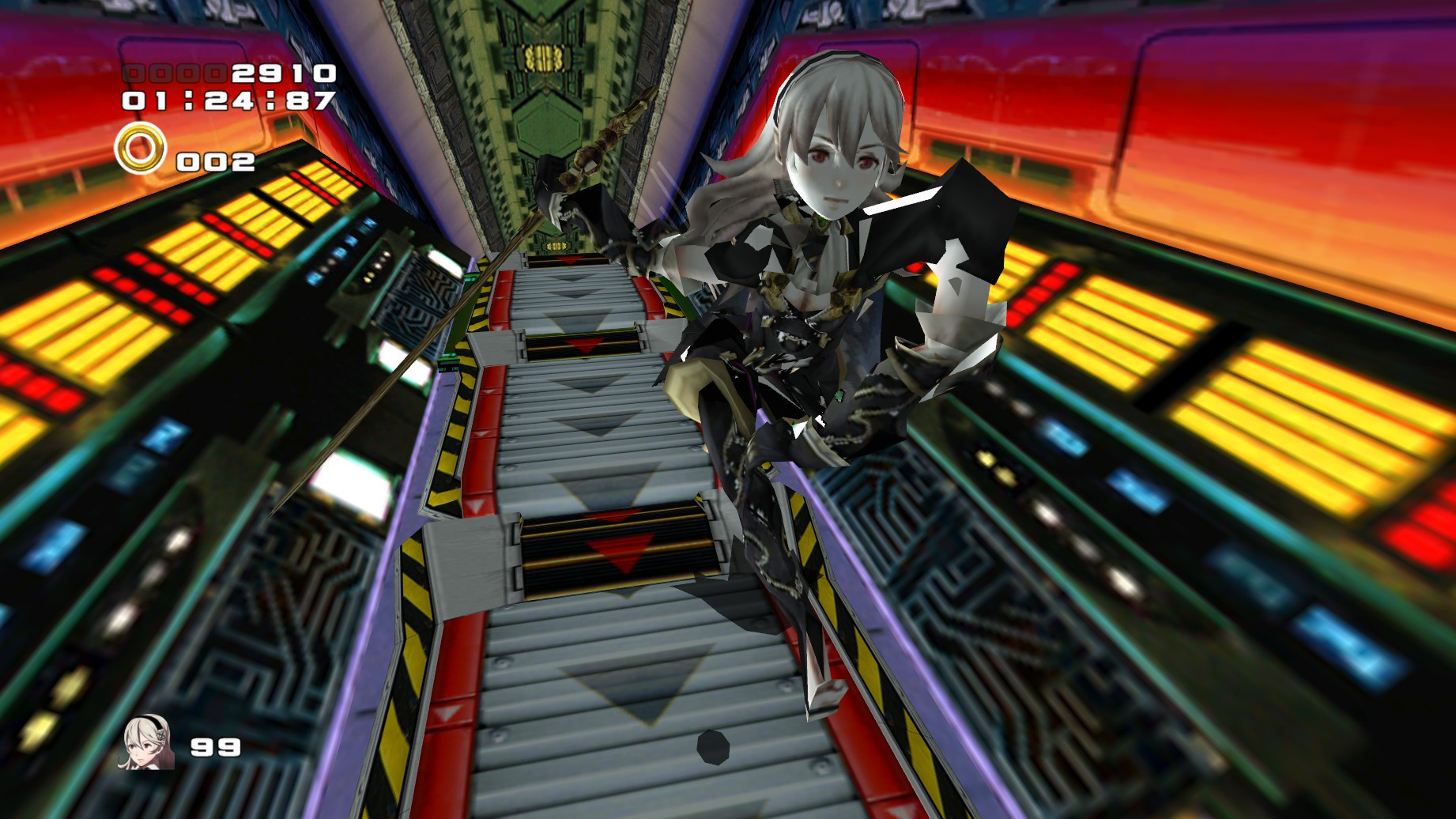Click the golden ring icon in the HUD

pos(139,150)
